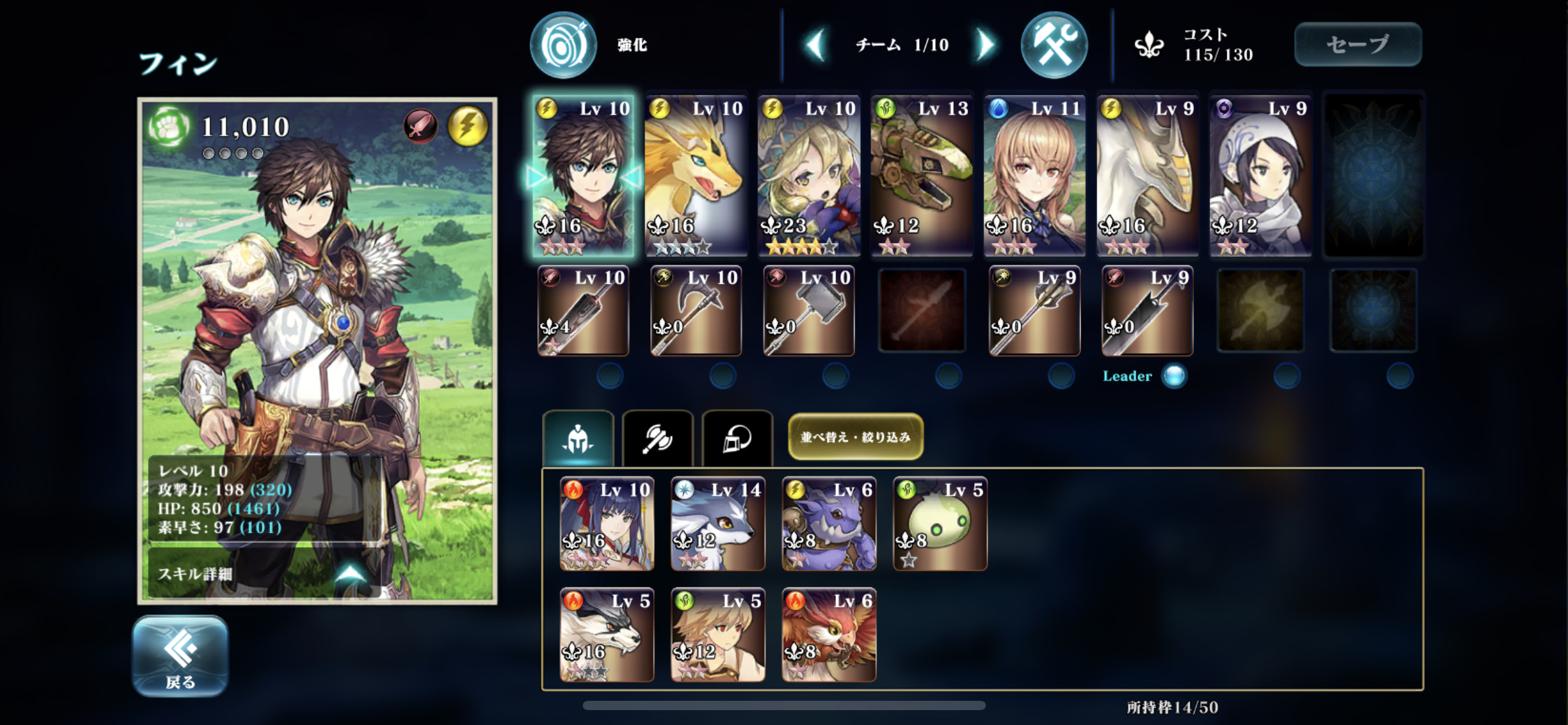Select the blonde four-star girl card
The width and height of the screenshot is (1568, 725).
tap(808, 176)
